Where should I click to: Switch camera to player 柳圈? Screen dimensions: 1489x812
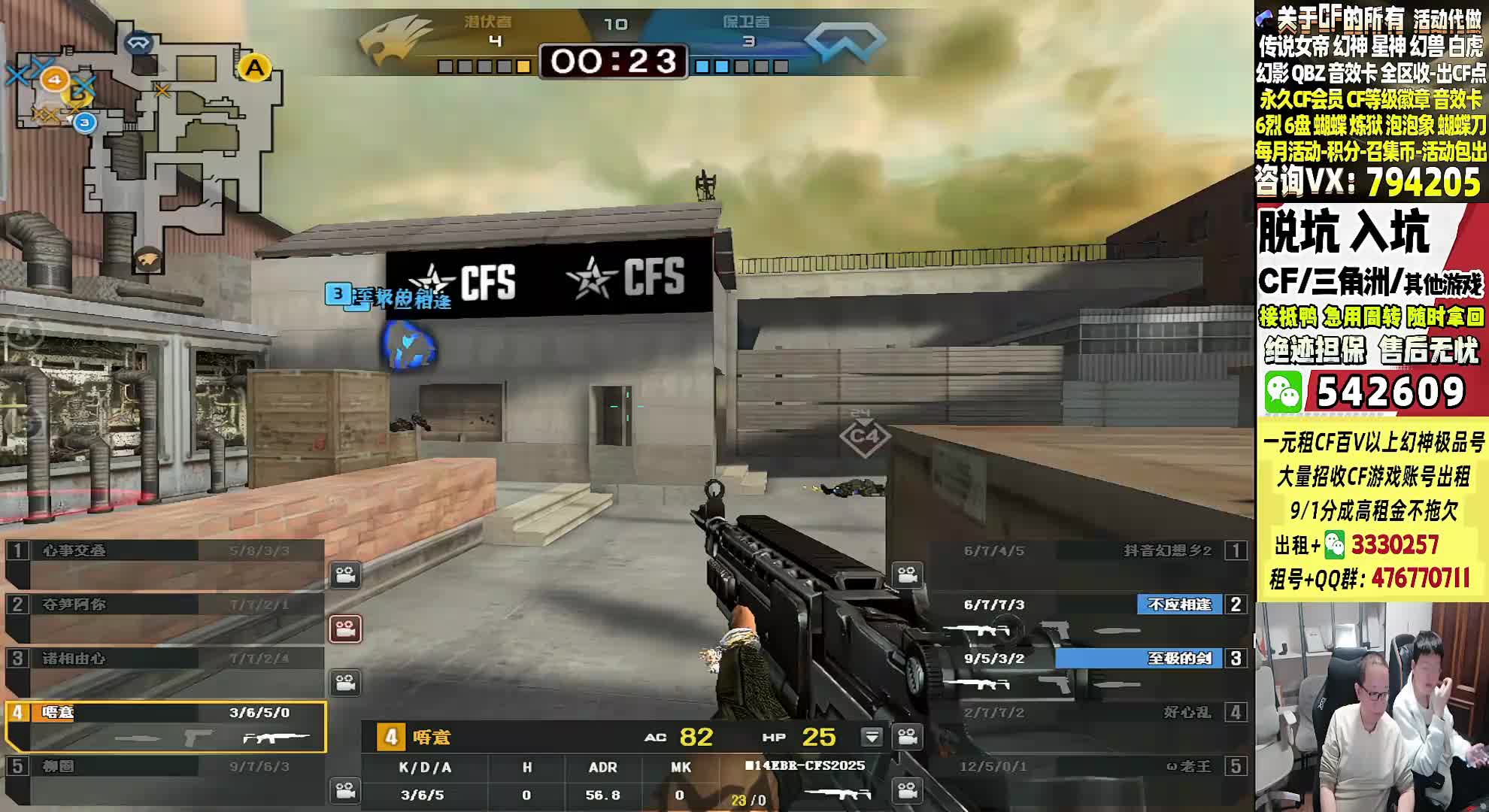(345, 791)
